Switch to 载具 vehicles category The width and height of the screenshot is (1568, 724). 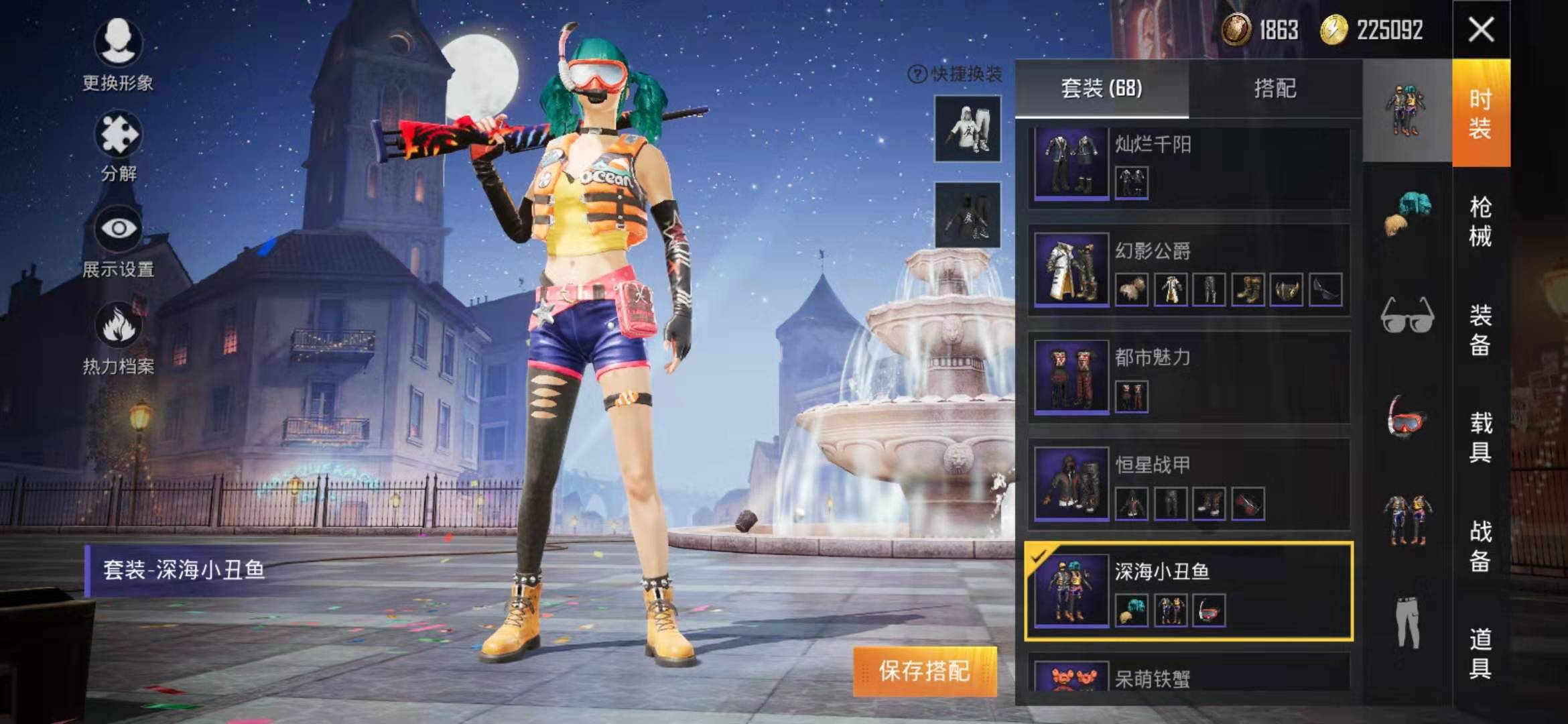click(x=1481, y=437)
